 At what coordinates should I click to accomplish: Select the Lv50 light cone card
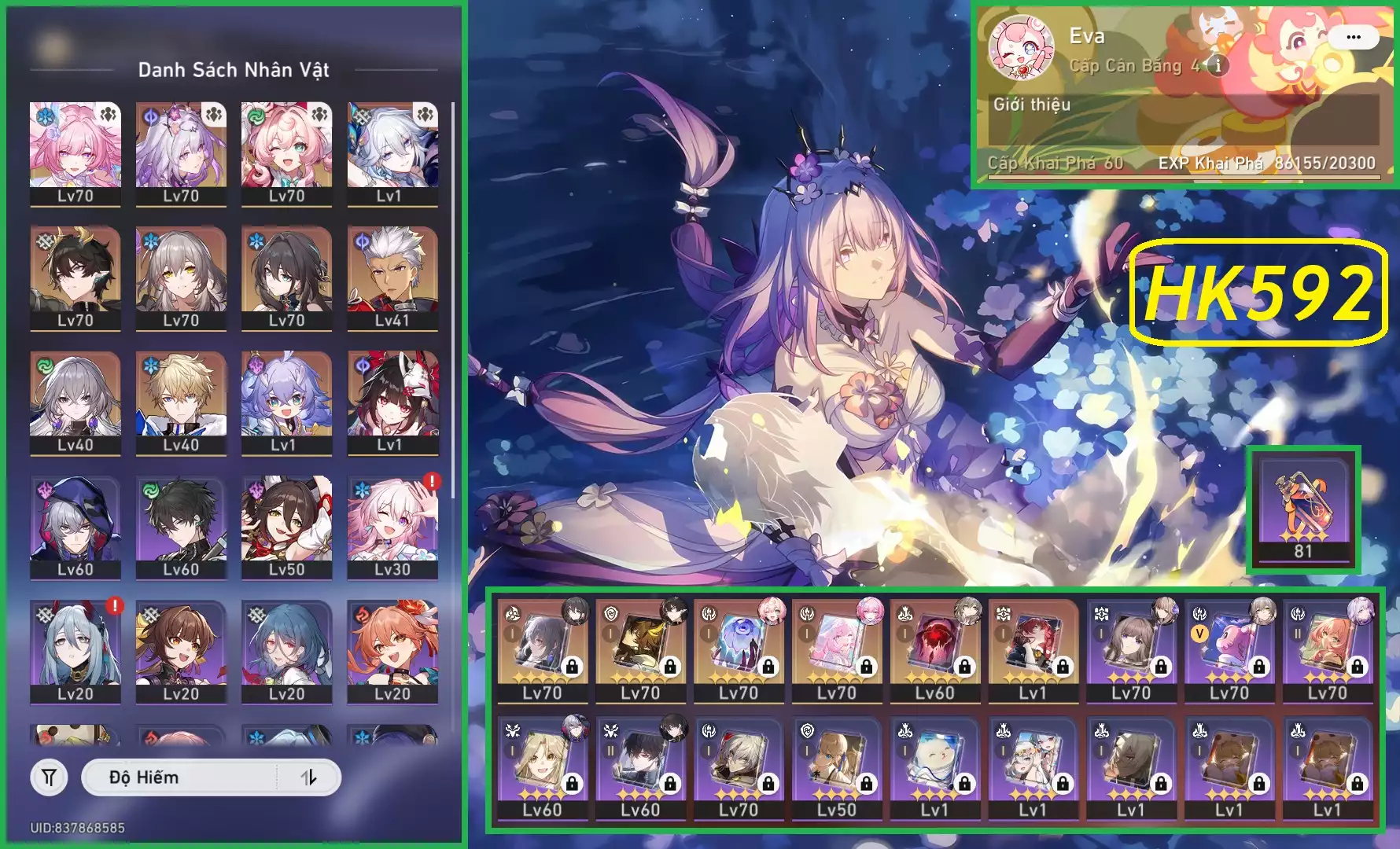[x=836, y=766]
